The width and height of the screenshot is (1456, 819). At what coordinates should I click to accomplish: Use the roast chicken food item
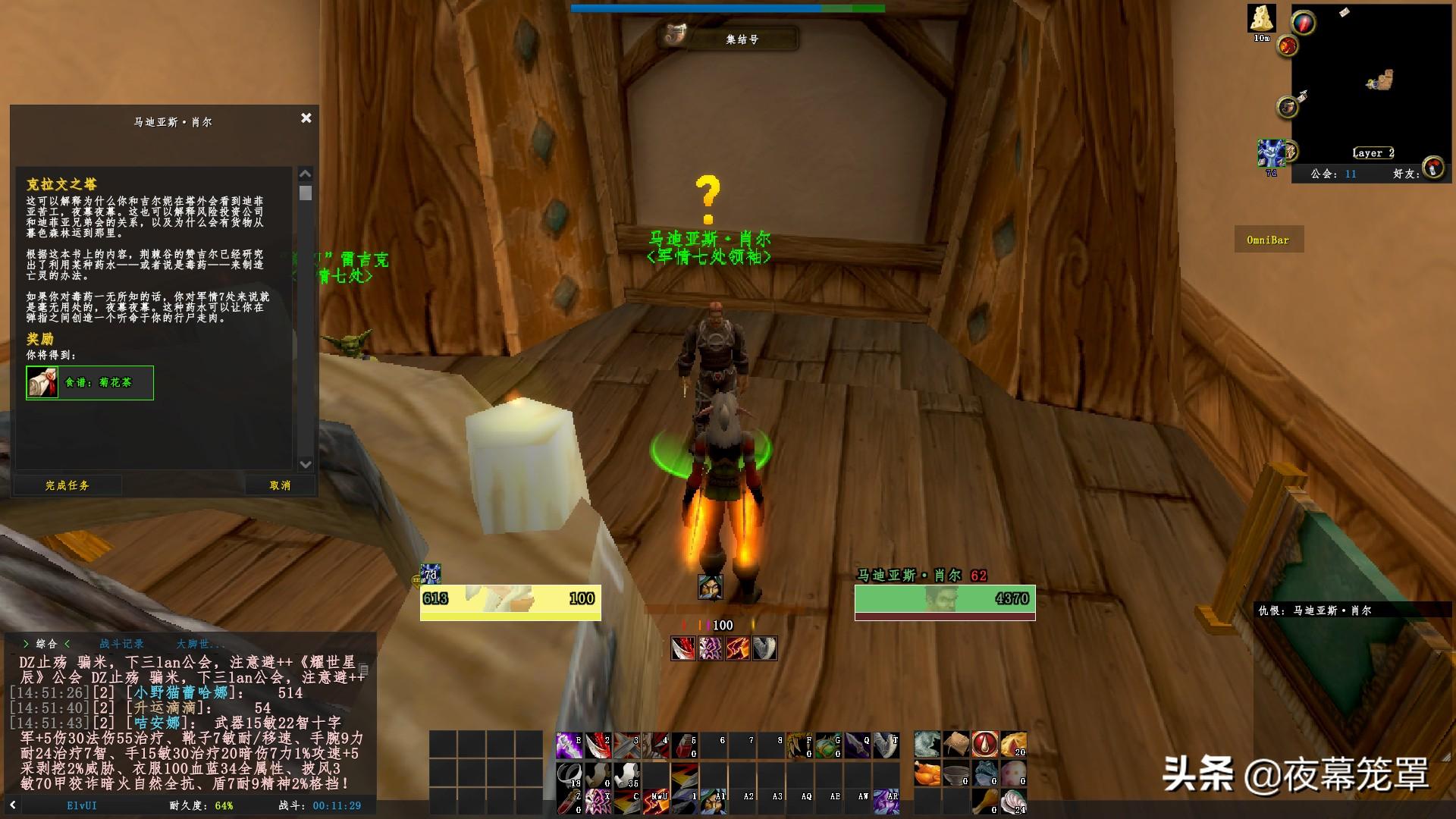pyautogui.click(x=927, y=774)
